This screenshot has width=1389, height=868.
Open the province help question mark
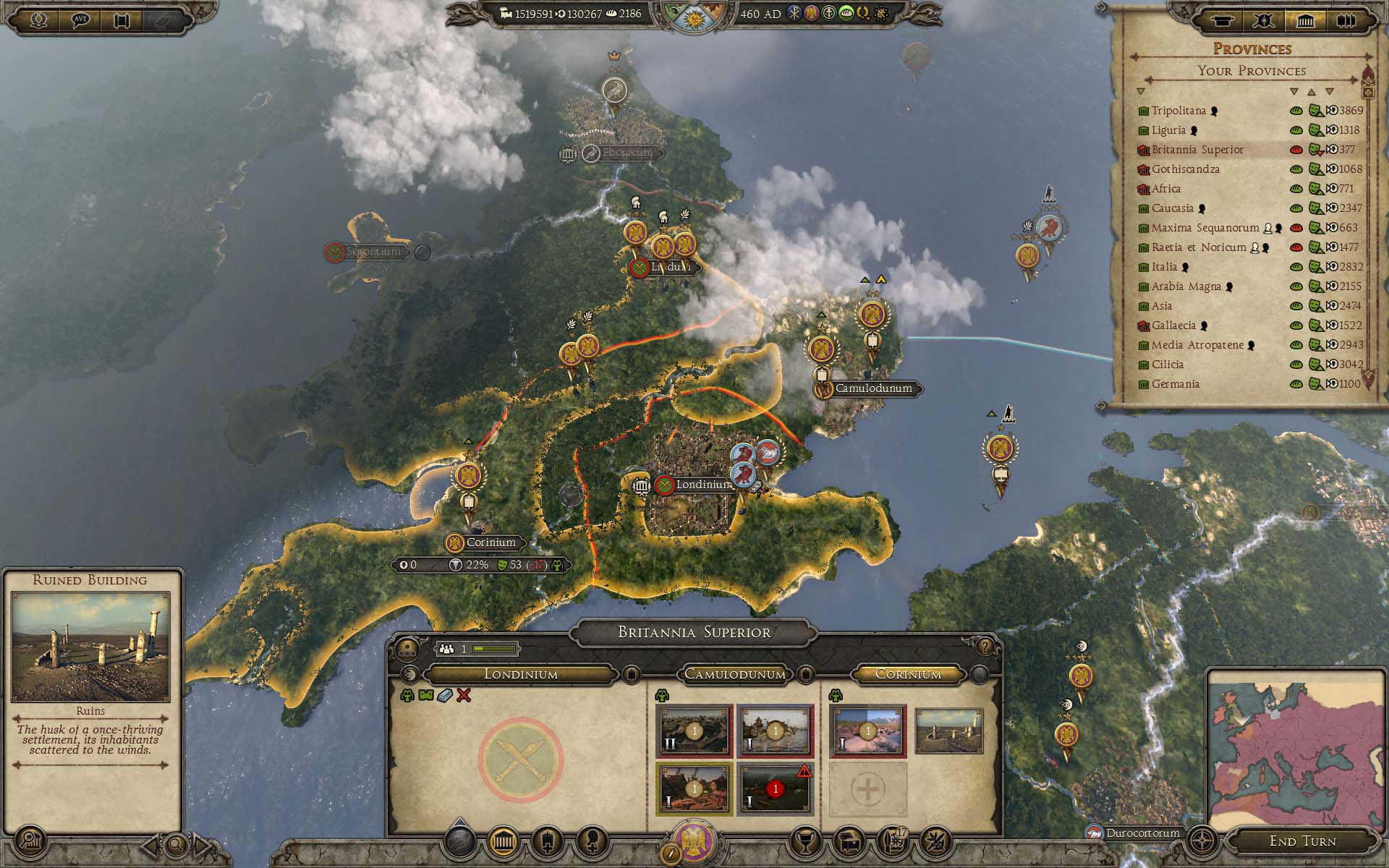[984, 647]
